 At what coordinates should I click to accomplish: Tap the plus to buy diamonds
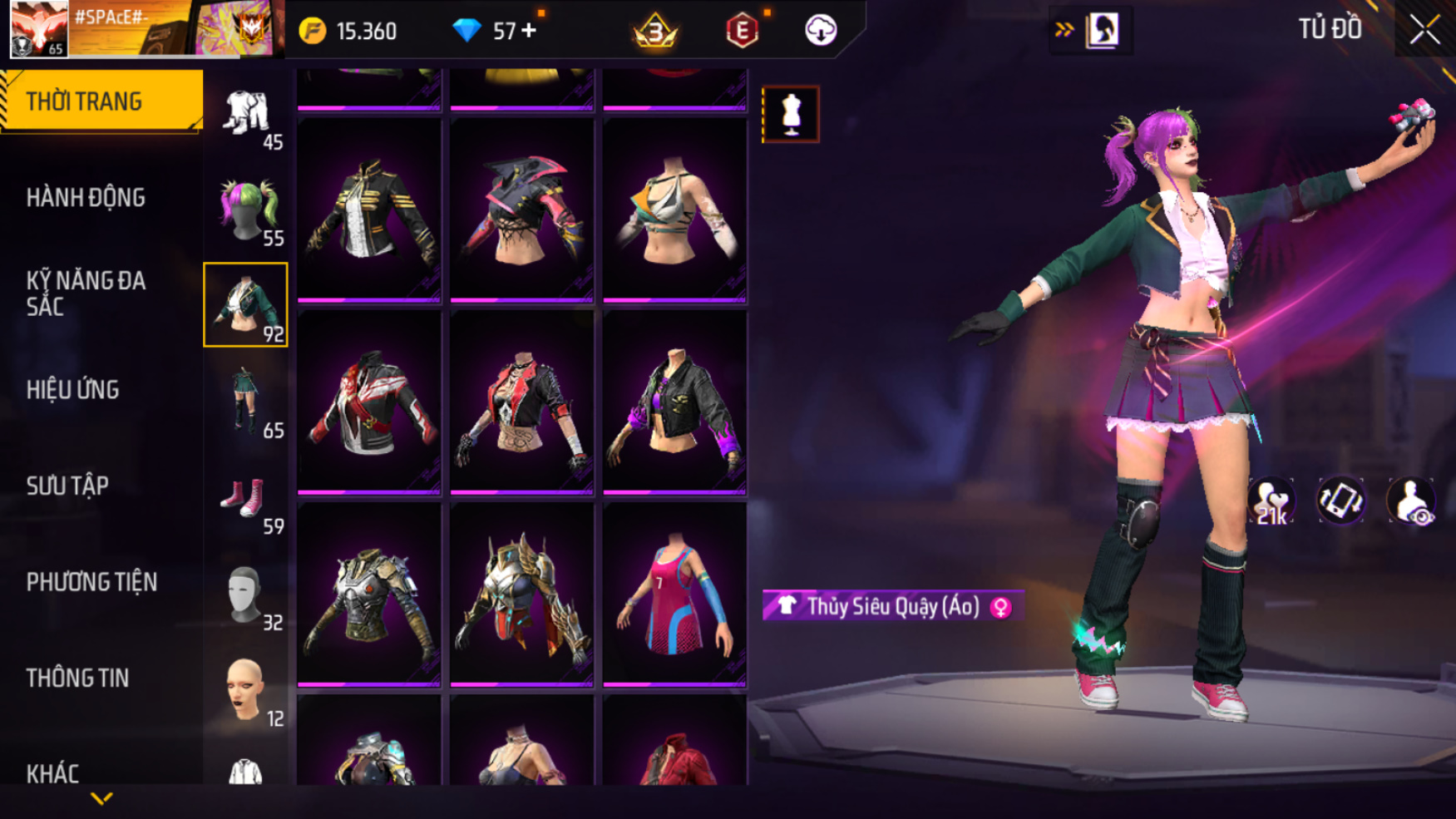pos(529,31)
